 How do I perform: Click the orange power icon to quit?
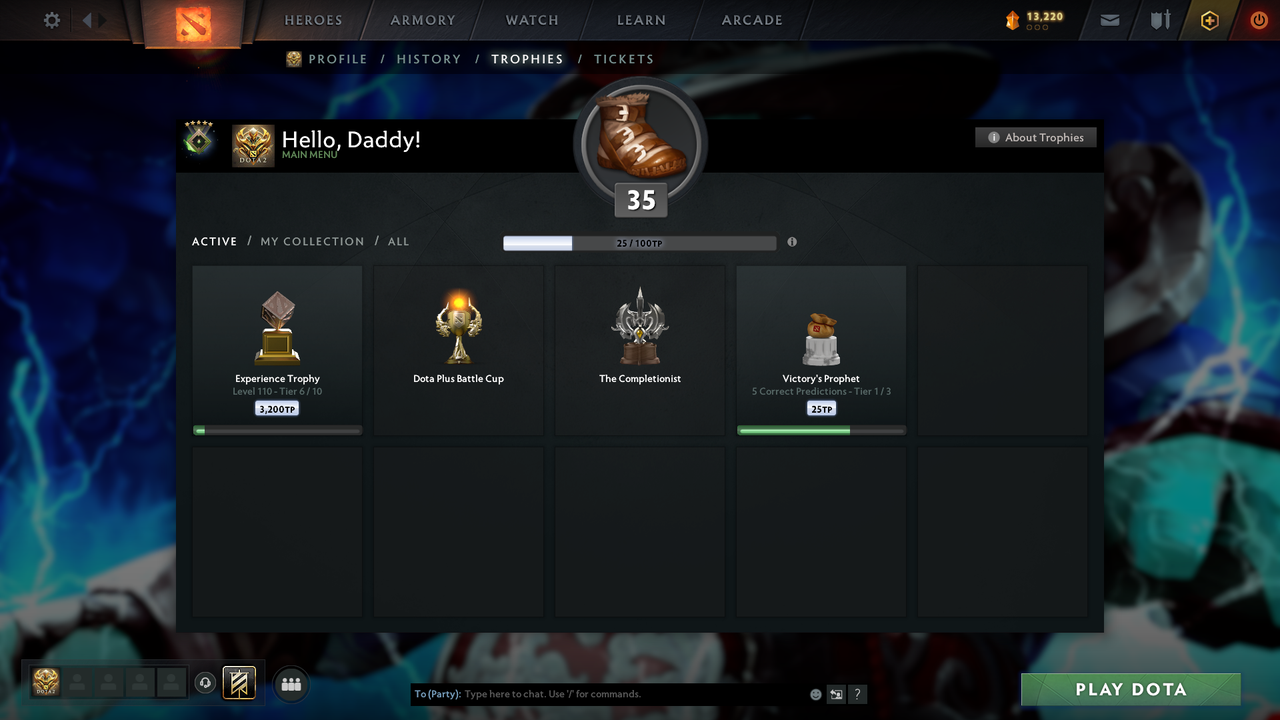[1258, 20]
